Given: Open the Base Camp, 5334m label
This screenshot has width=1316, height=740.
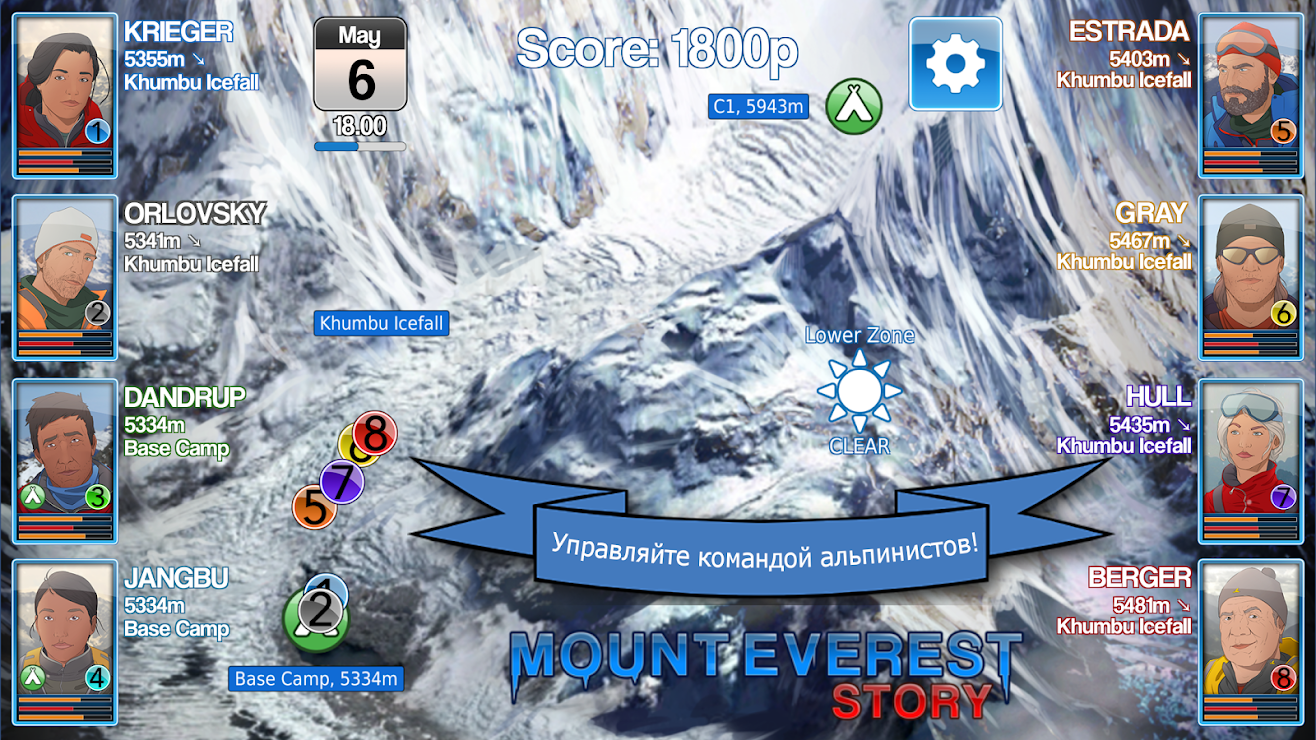Looking at the screenshot, I should (315, 679).
